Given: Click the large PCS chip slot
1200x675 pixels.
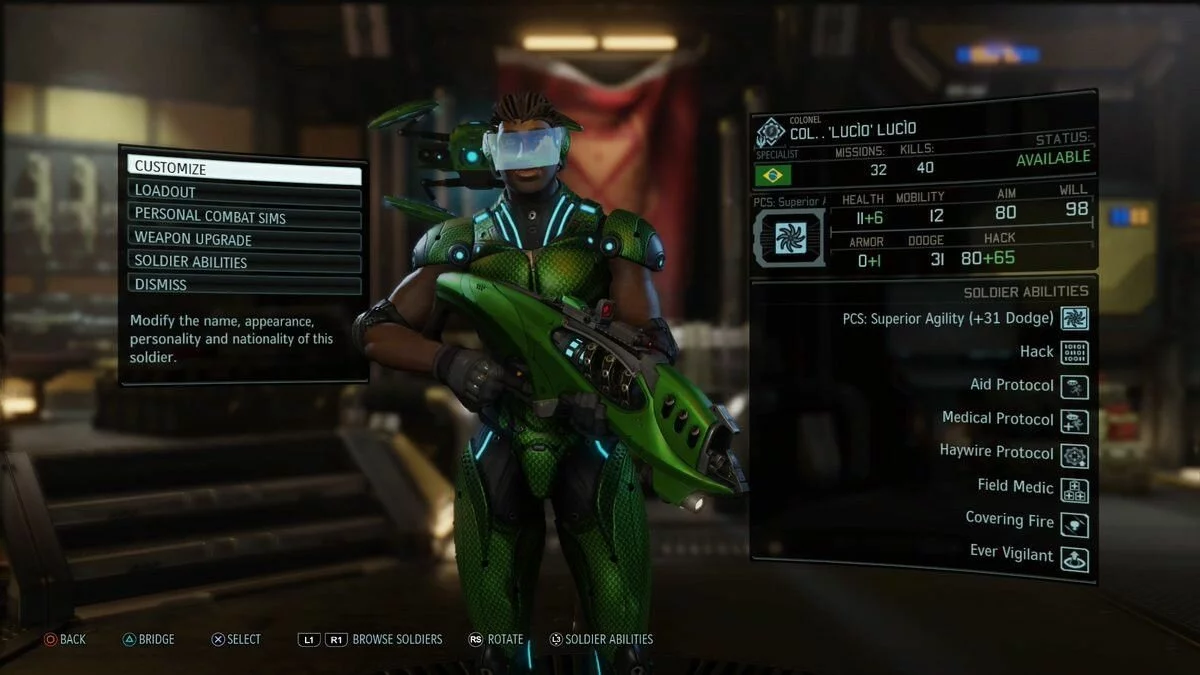Looking at the screenshot, I should coord(789,237).
